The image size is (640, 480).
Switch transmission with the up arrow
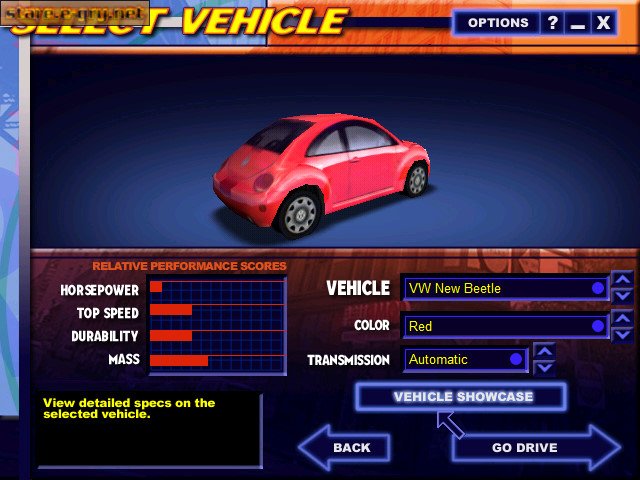click(x=544, y=351)
